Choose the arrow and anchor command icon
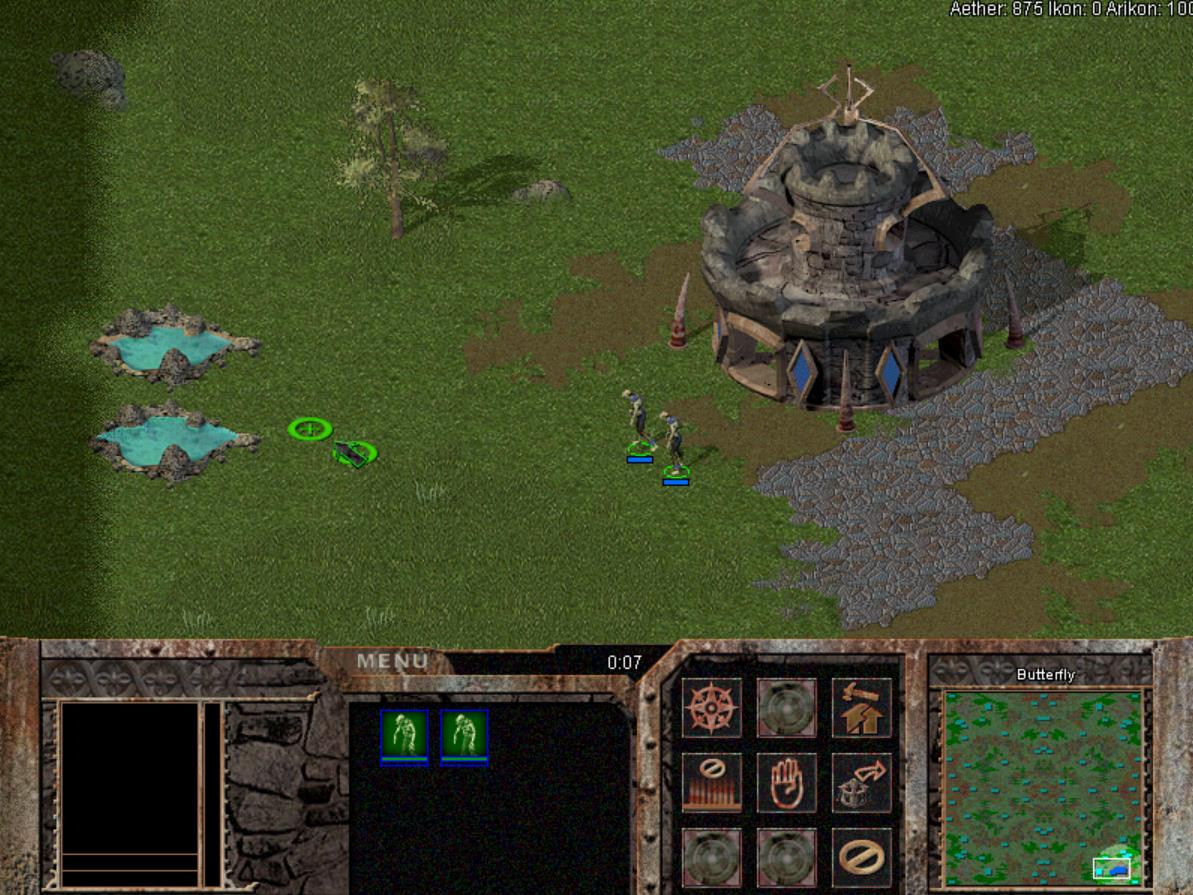Viewport: 1193px width, 895px height. pyautogui.click(x=861, y=782)
